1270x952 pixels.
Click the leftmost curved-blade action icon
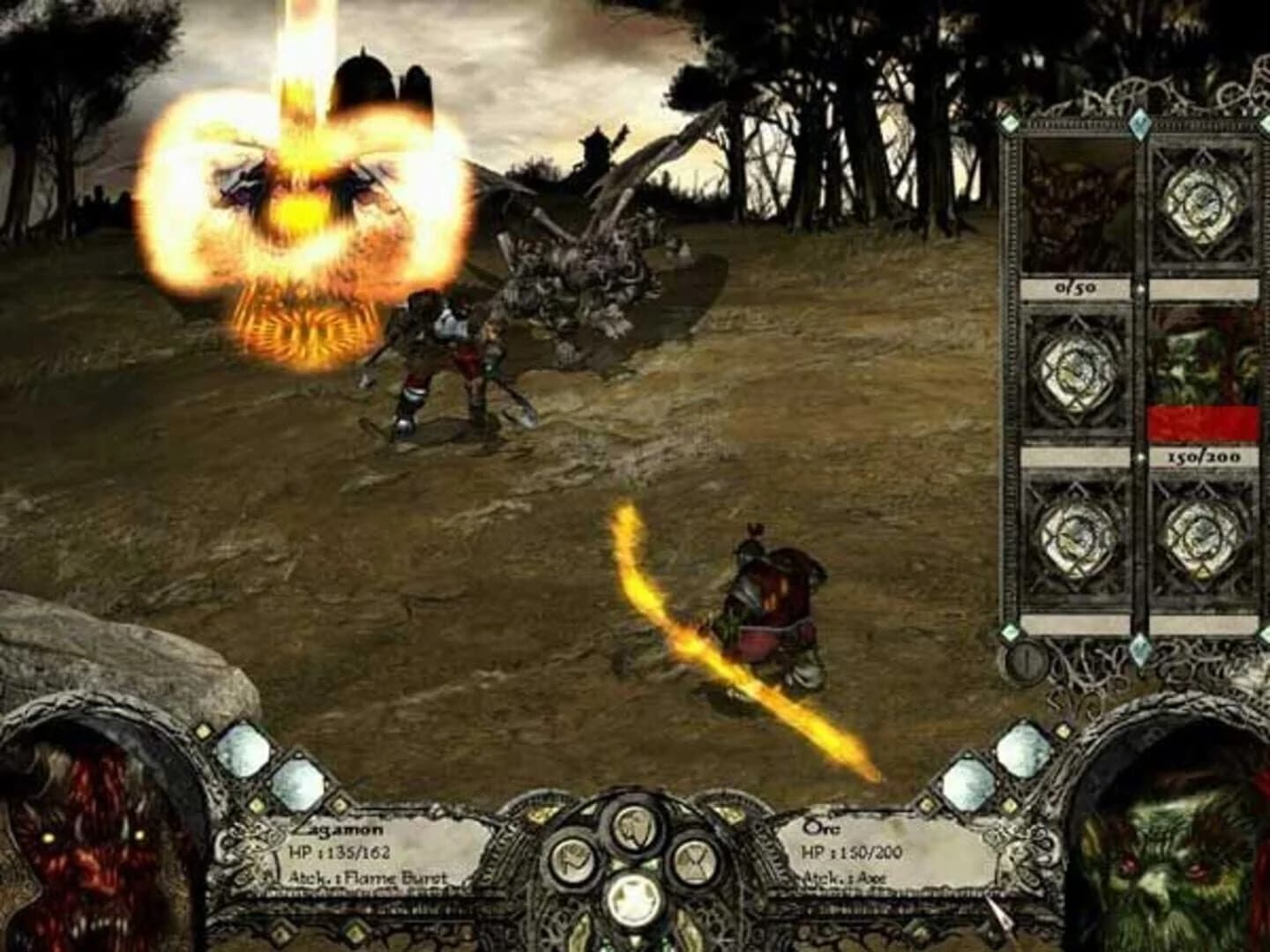[x=571, y=859]
